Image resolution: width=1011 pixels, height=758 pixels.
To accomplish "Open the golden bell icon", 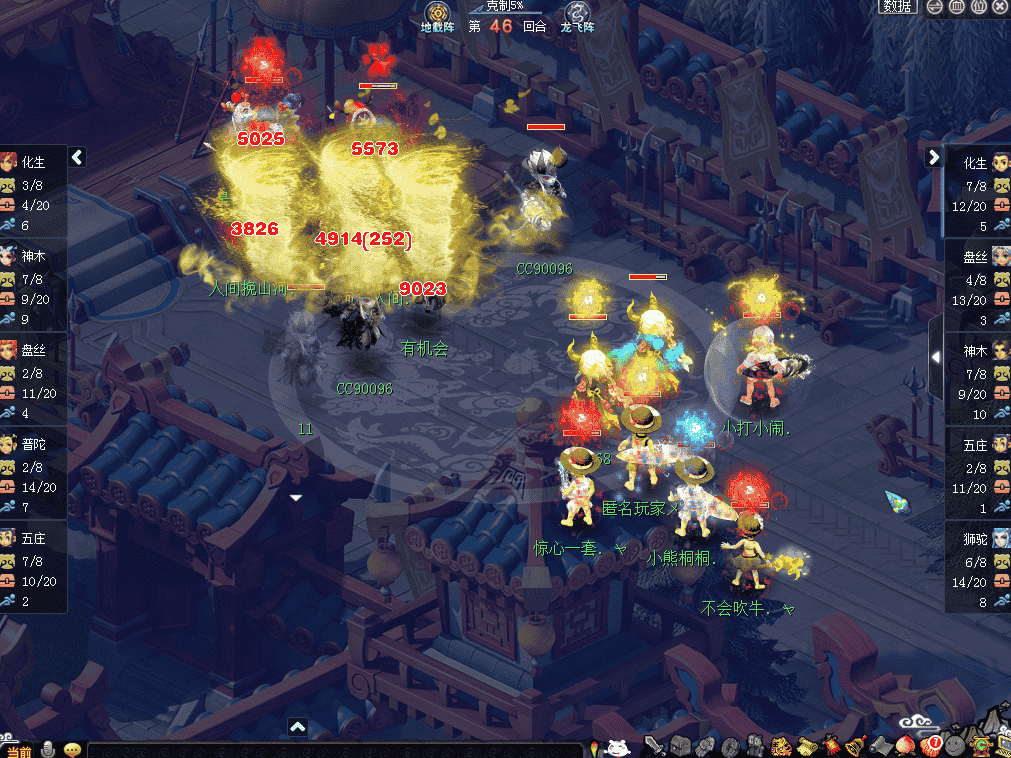I will point(855,746).
